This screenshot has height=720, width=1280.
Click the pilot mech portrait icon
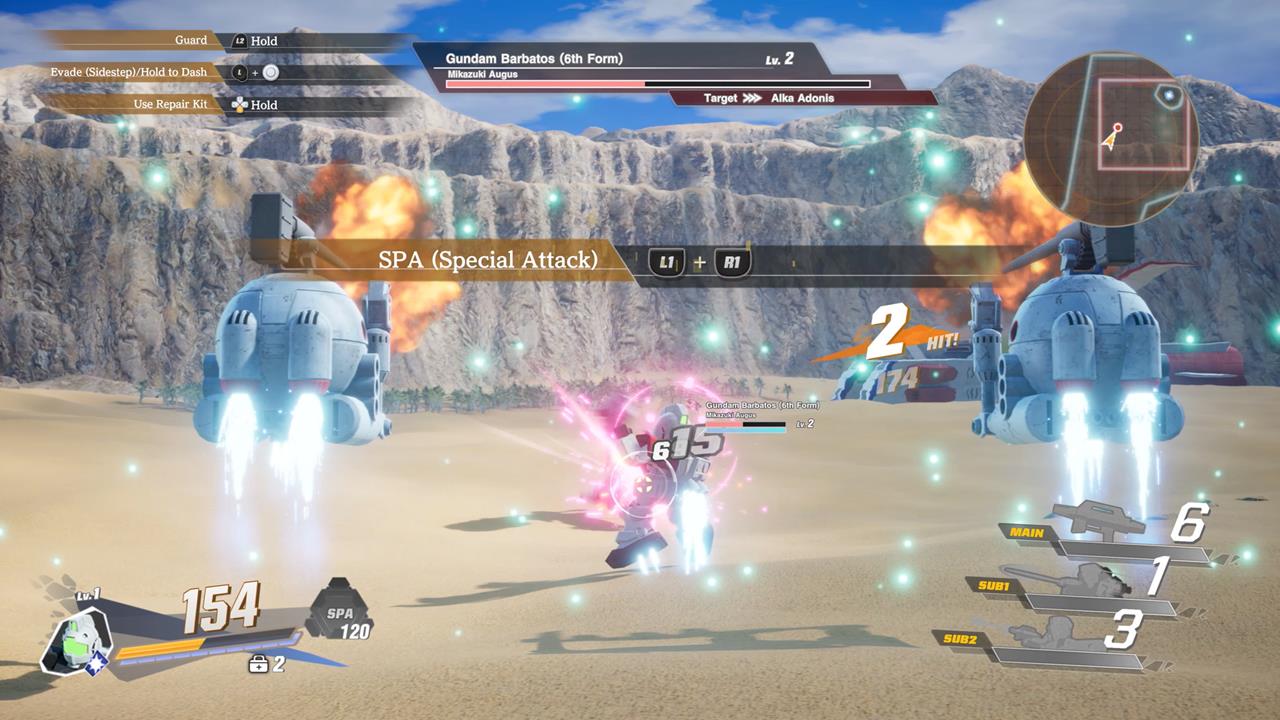[x=75, y=640]
